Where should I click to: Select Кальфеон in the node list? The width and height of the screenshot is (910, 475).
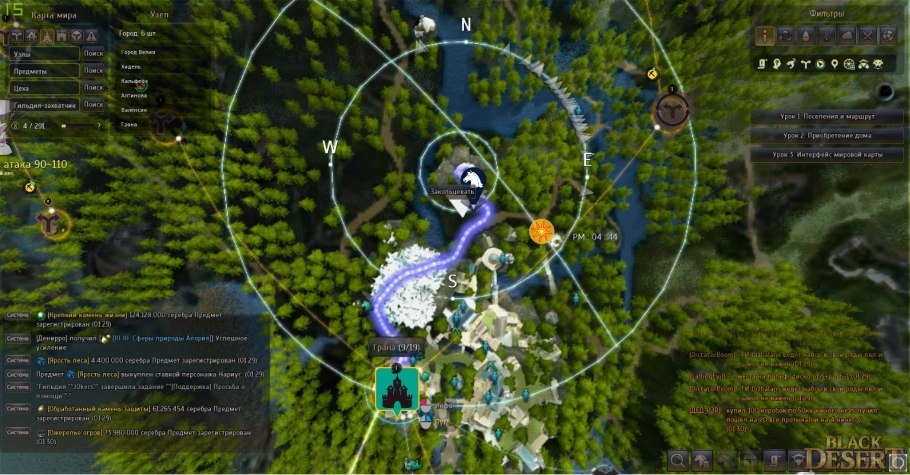click(x=134, y=80)
